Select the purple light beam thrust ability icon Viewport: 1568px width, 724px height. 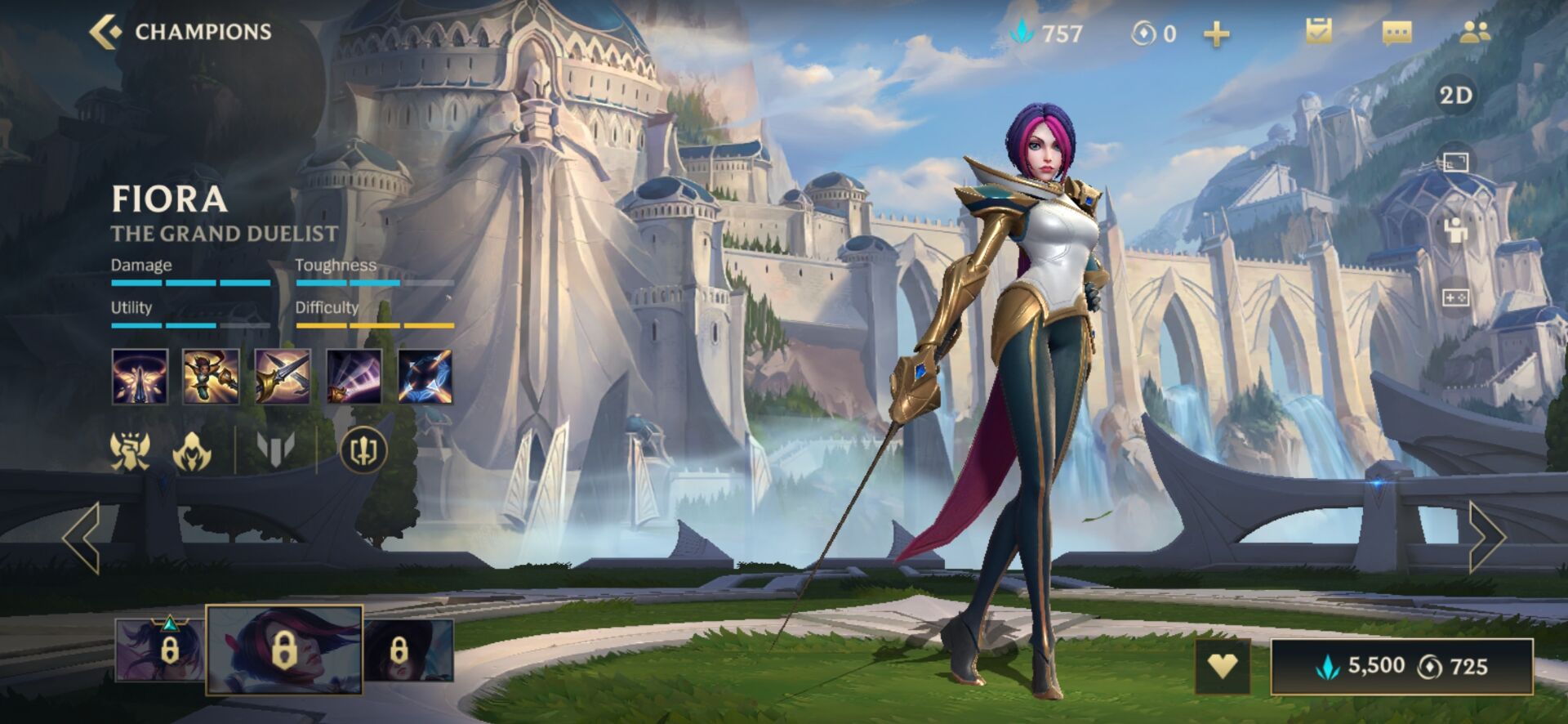[354, 377]
